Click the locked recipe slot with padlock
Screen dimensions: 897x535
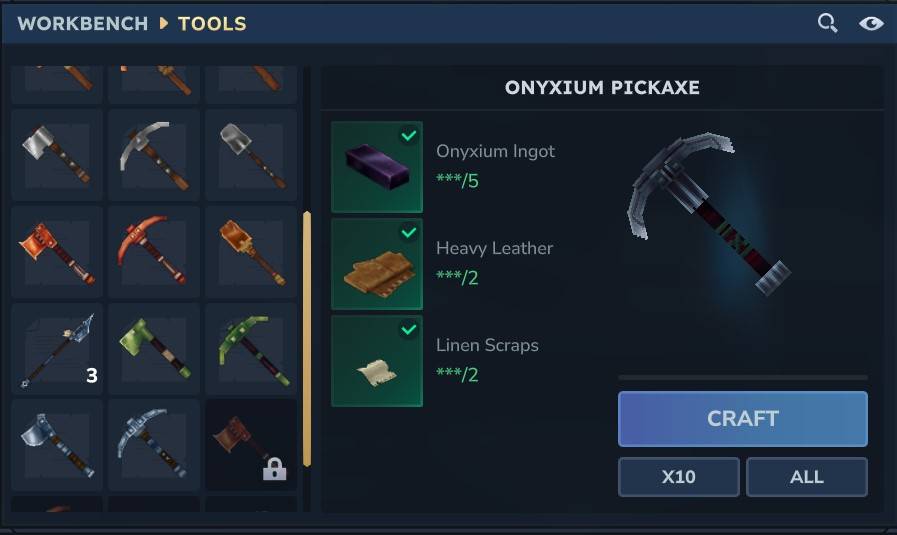coord(251,445)
